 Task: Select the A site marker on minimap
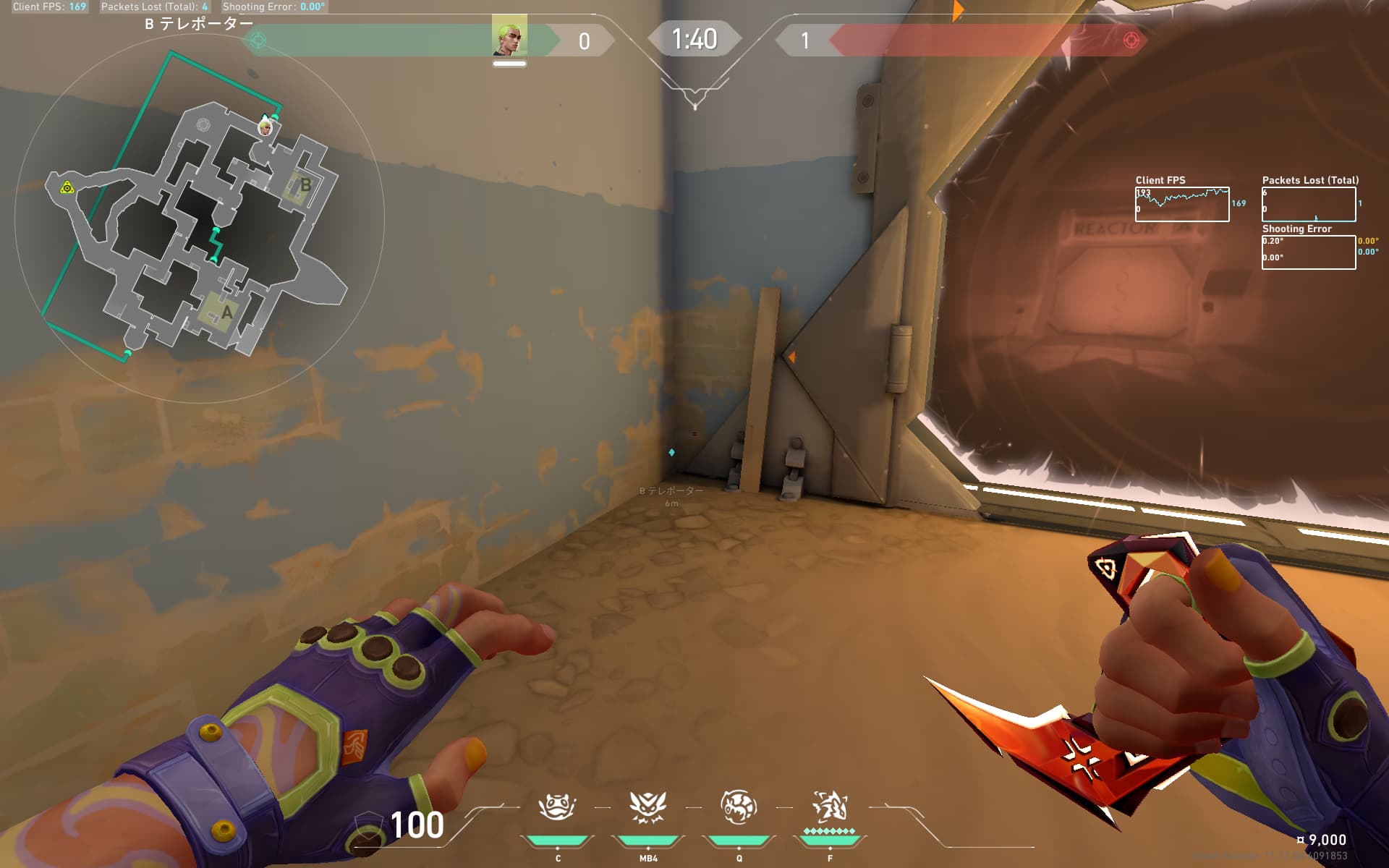coord(227,312)
